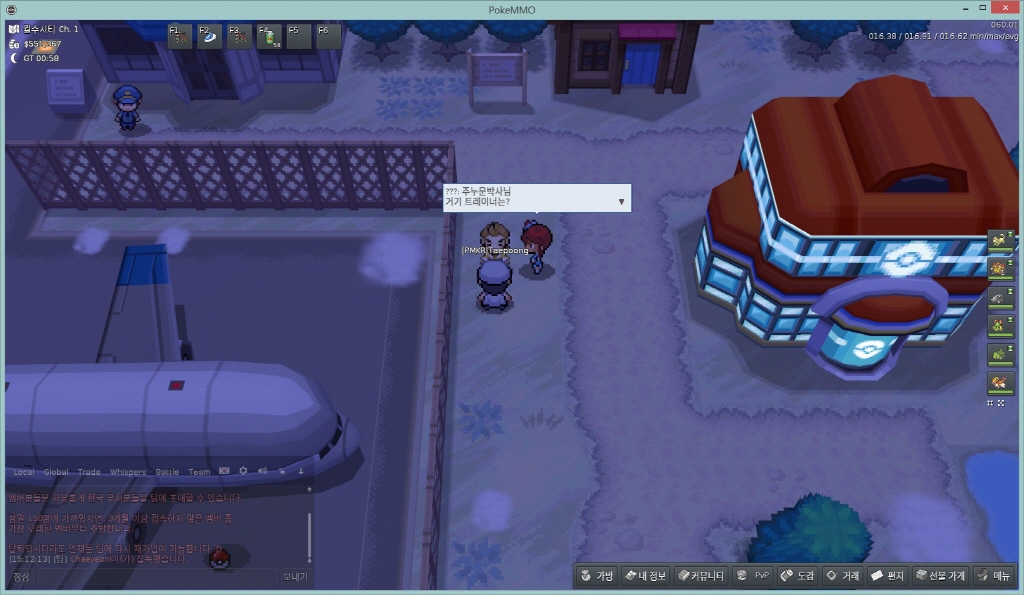
Task: Switch to the Global chat tab
Action: point(56,472)
